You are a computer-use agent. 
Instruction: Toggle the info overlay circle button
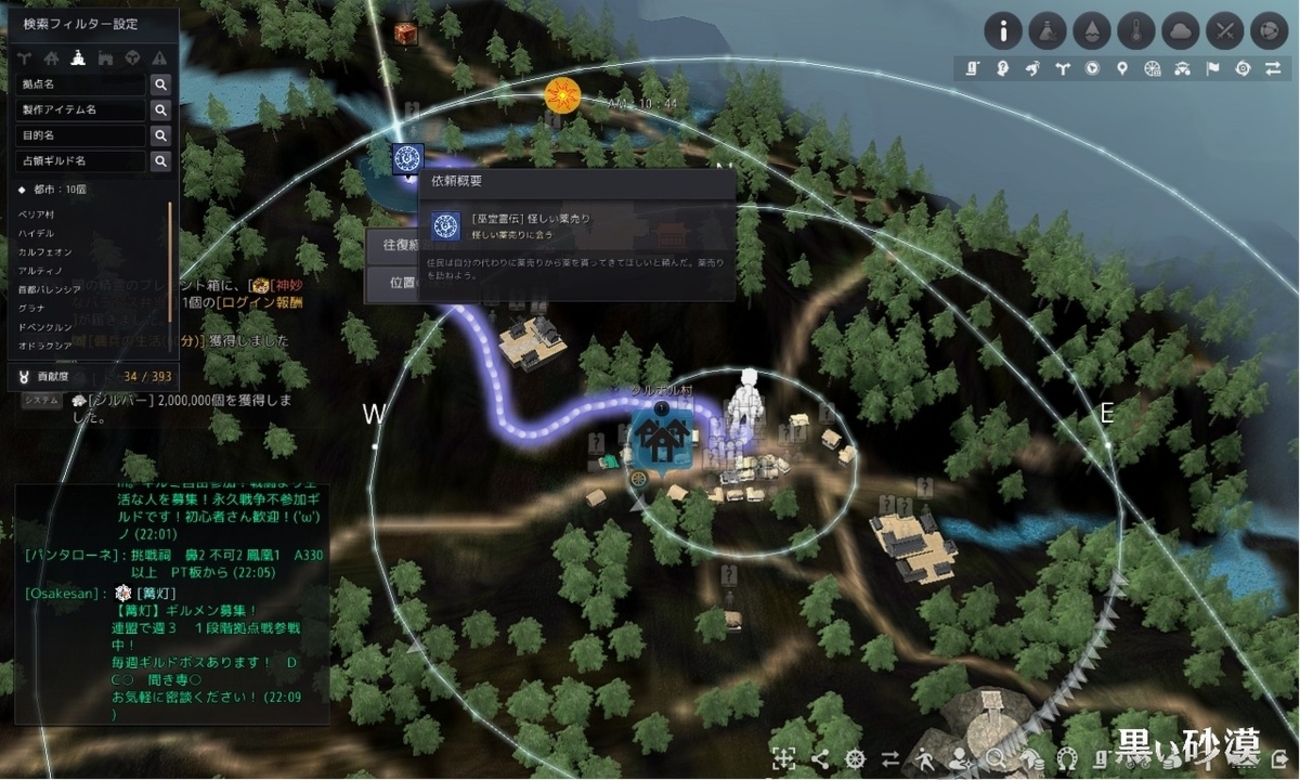(1003, 31)
